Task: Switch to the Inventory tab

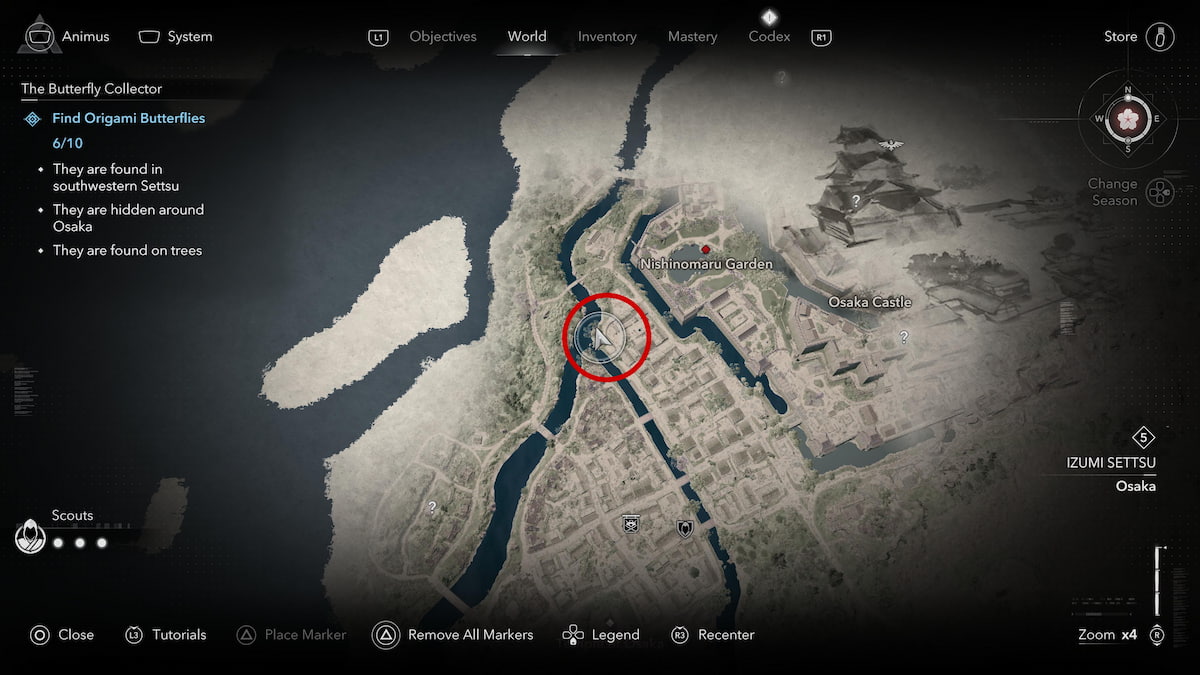Action: [x=607, y=37]
